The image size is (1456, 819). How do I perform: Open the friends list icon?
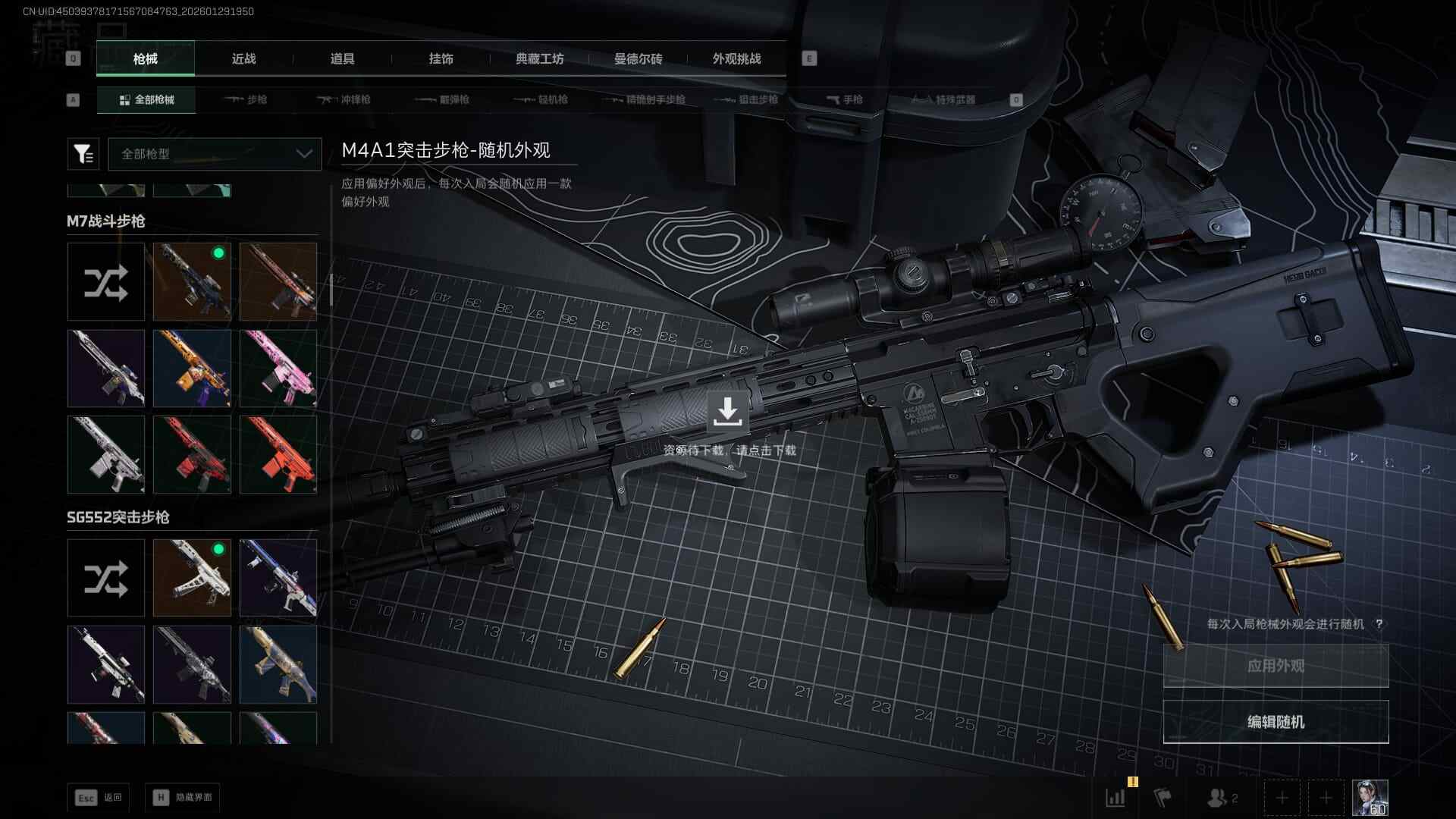(x=1222, y=798)
